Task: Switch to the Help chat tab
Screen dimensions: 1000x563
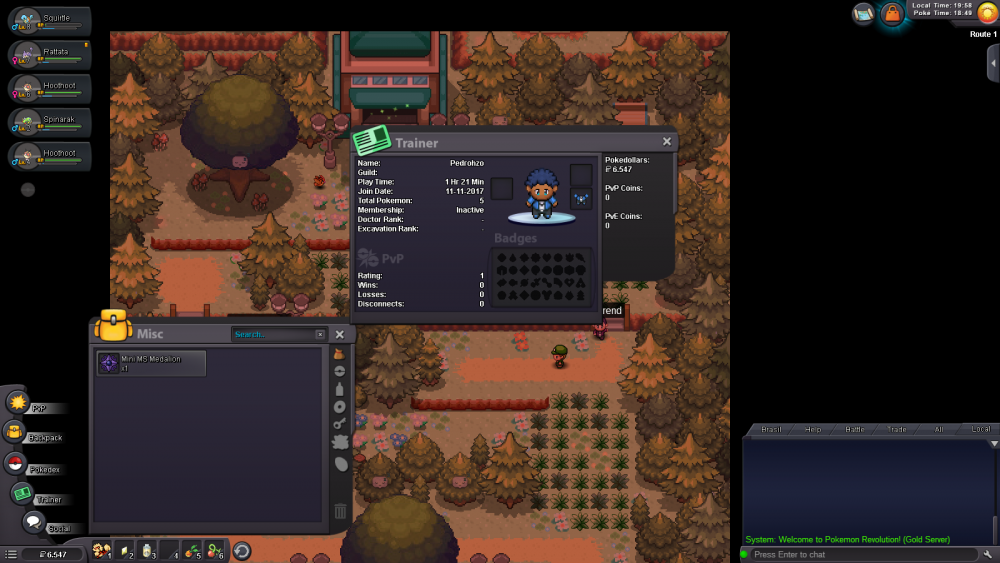Action: coord(813,429)
